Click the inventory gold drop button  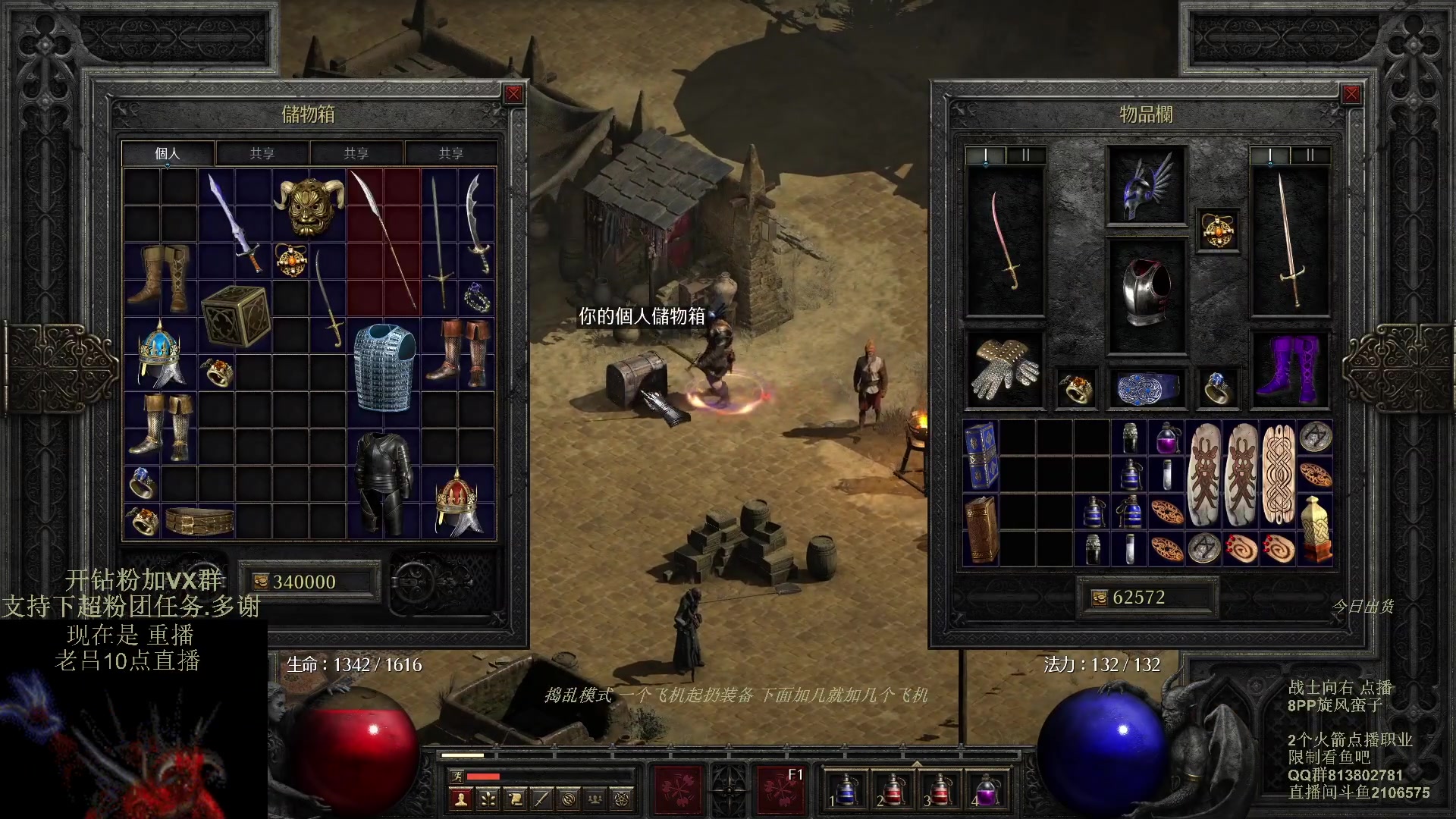click(1100, 598)
